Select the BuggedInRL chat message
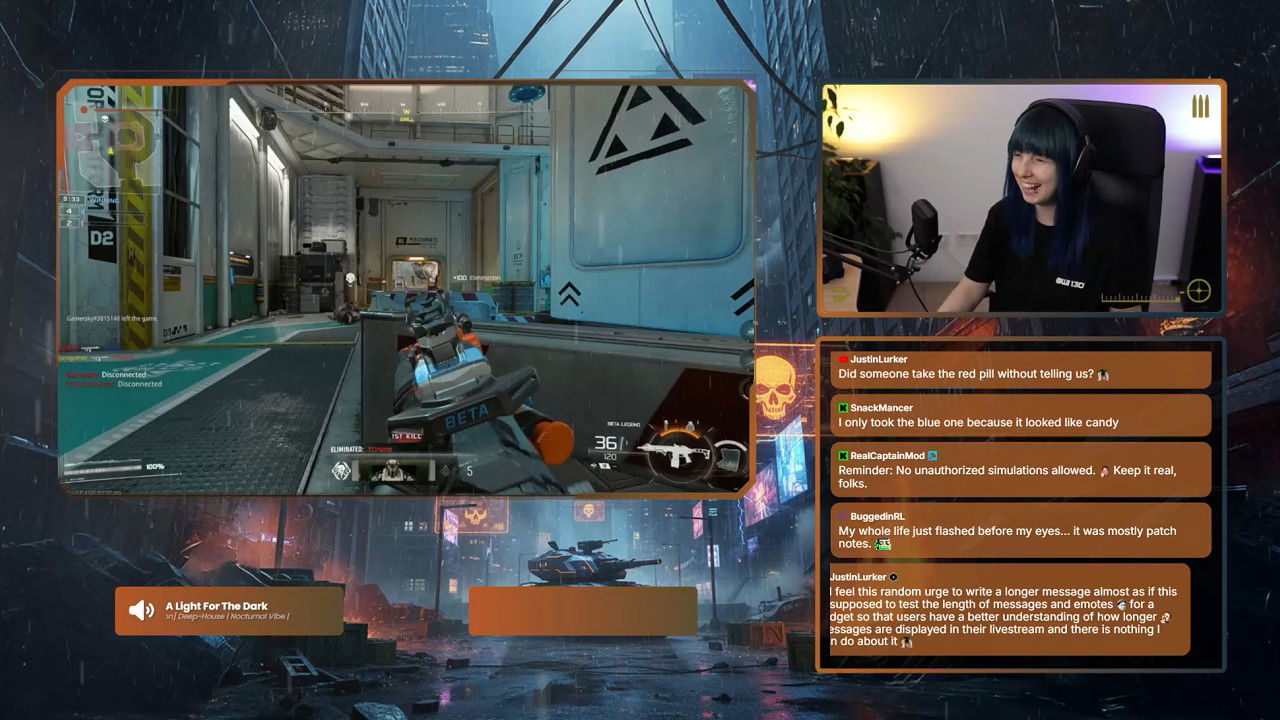Screen dimensions: 1280x720 click(1020, 530)
